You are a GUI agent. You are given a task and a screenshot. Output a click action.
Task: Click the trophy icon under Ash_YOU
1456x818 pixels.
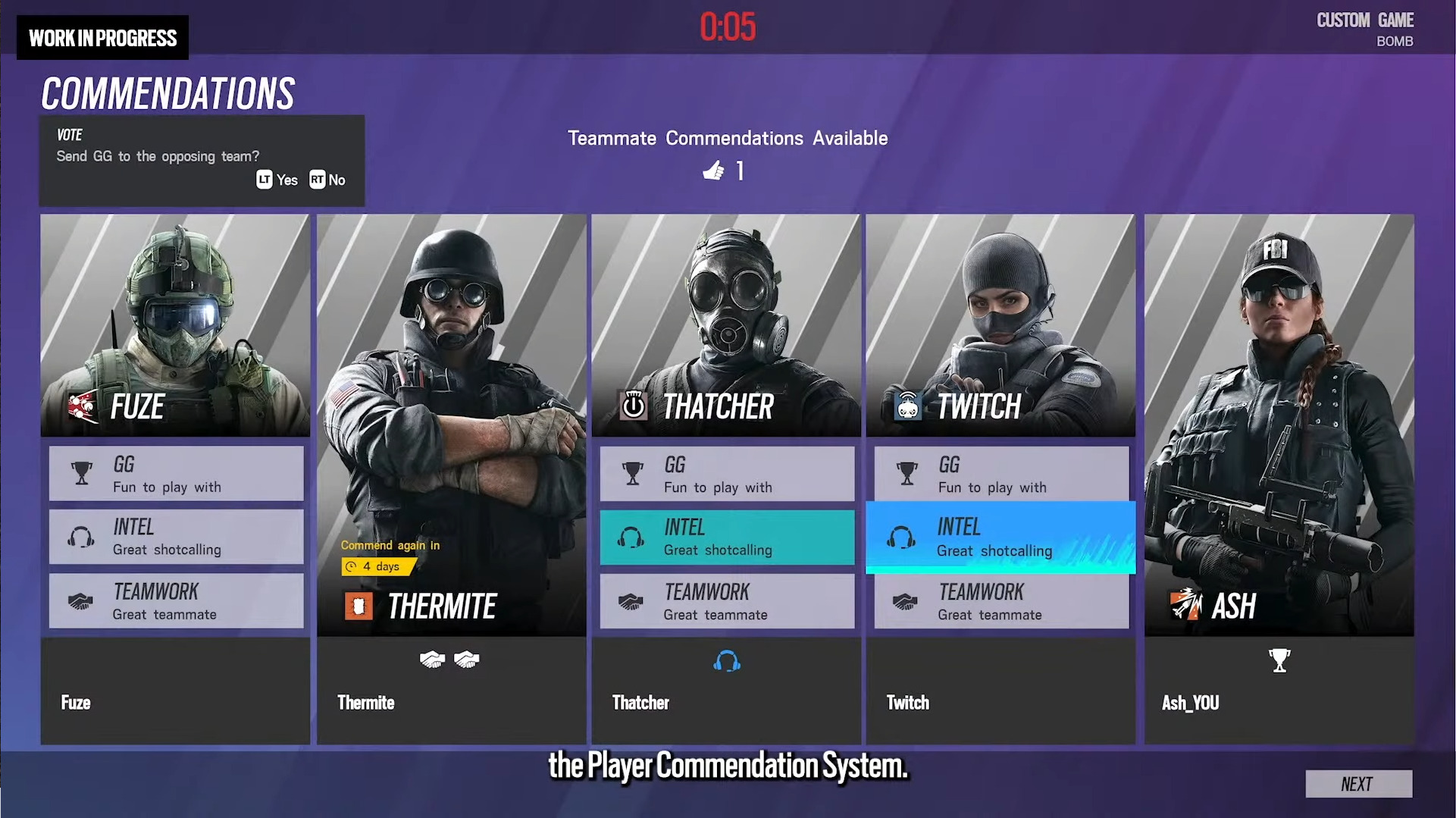coord(1279,660)
